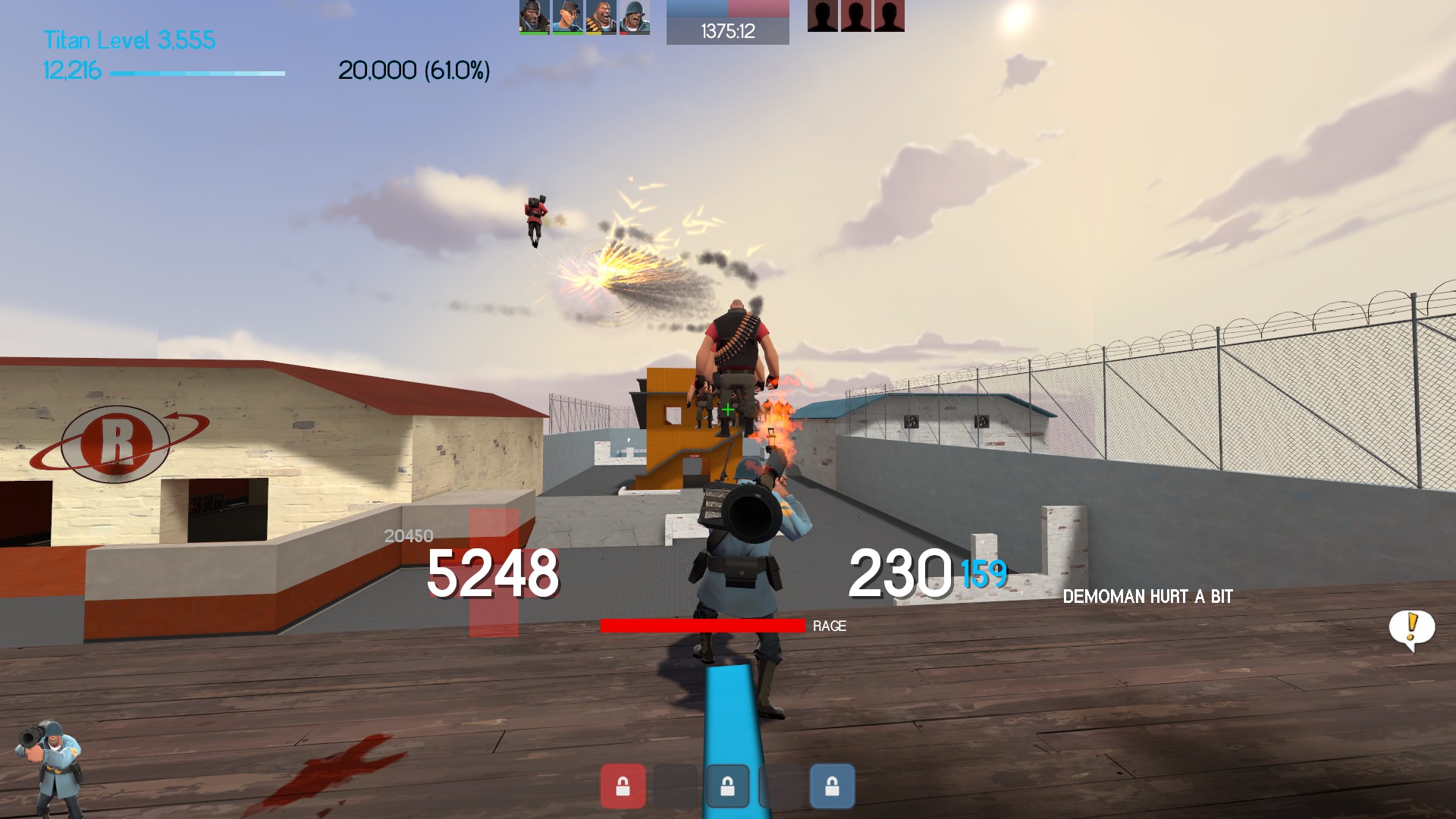This screenshot has width=1456, height=819.
Task: Click the Soldier class model portrait
Action: [x=49, y=766]
